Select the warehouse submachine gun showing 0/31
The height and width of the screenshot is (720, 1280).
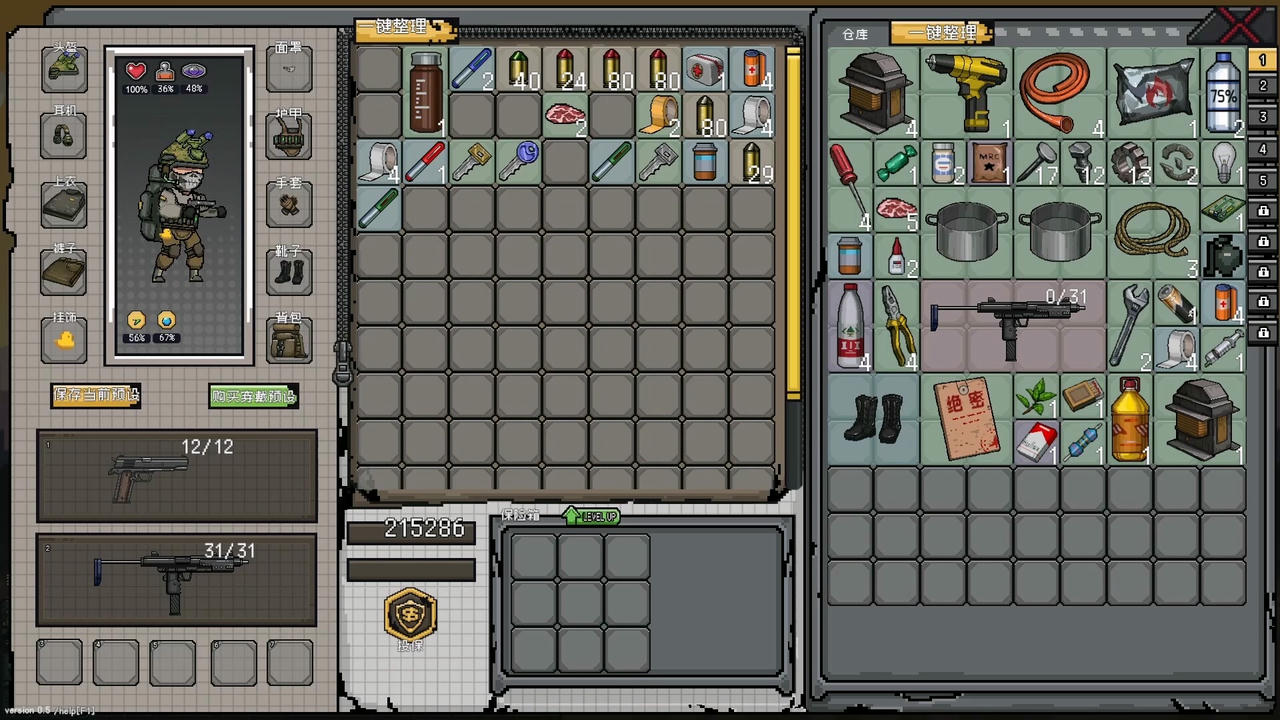click(x=1012, y=324)
